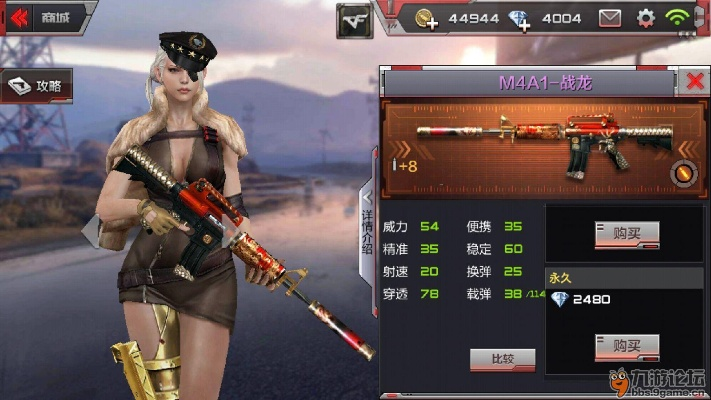
Task: Go back from the 商城 shop screen
Action: coord(20,17)
